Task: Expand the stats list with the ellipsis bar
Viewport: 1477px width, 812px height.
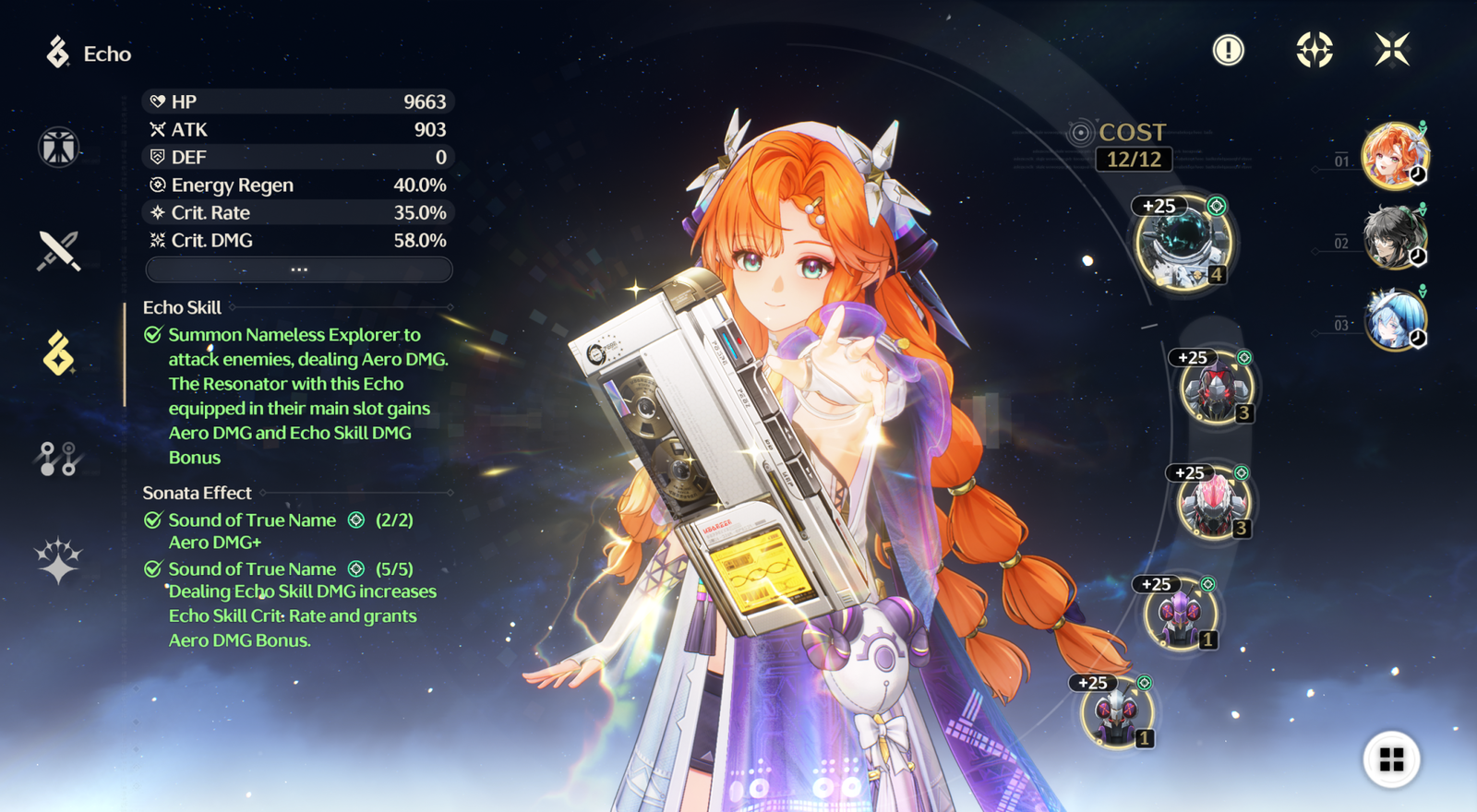Action: pos(299,269)
